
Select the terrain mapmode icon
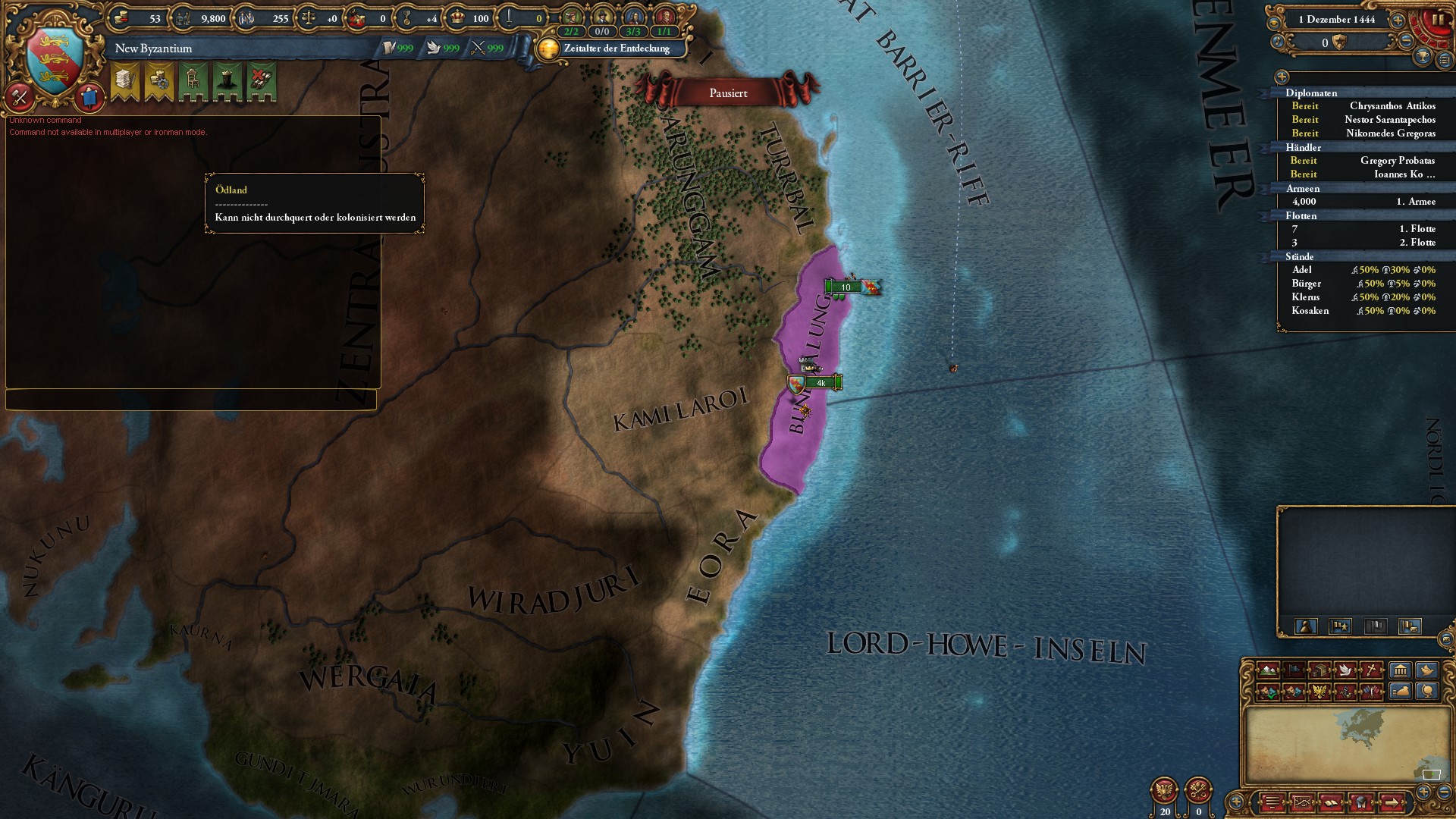pyautogui.click(x=1269, y=670)
